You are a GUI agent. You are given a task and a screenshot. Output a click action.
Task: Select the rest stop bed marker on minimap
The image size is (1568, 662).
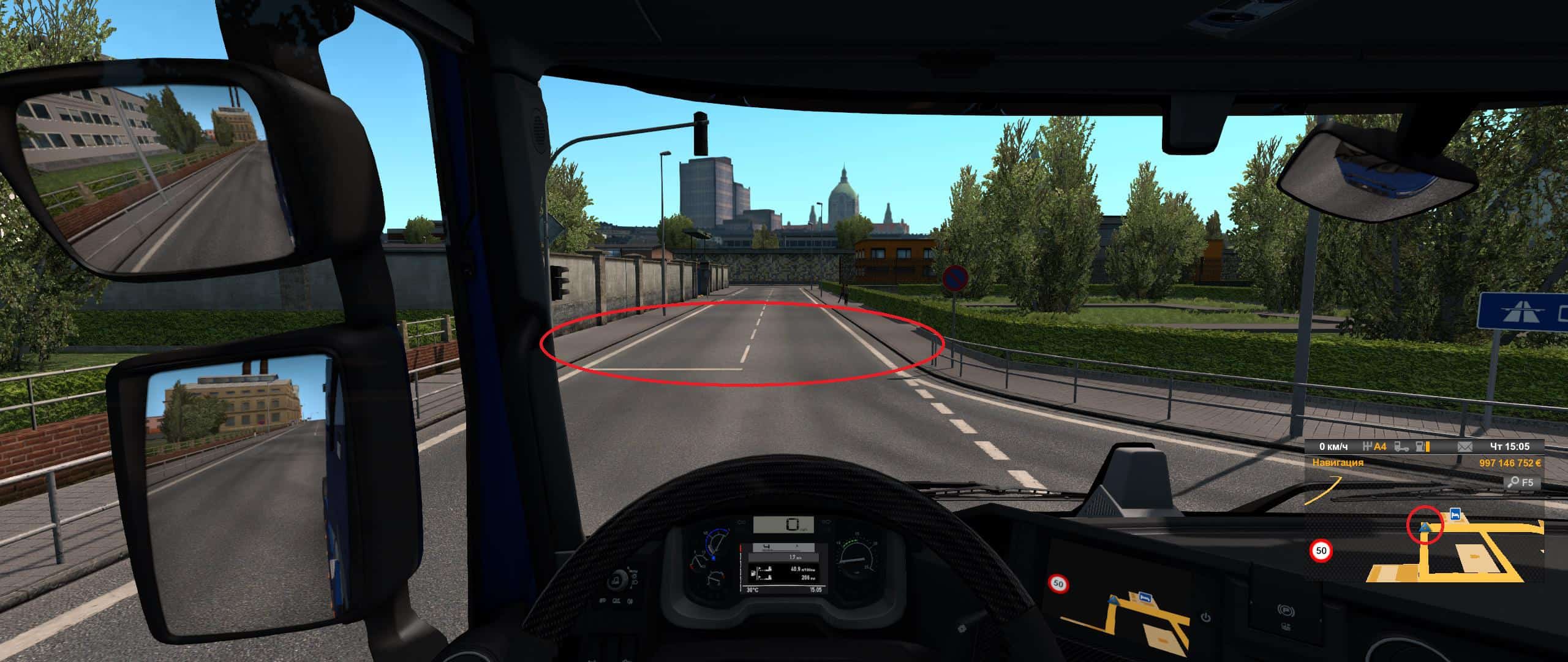click(x=1455, y=514)
